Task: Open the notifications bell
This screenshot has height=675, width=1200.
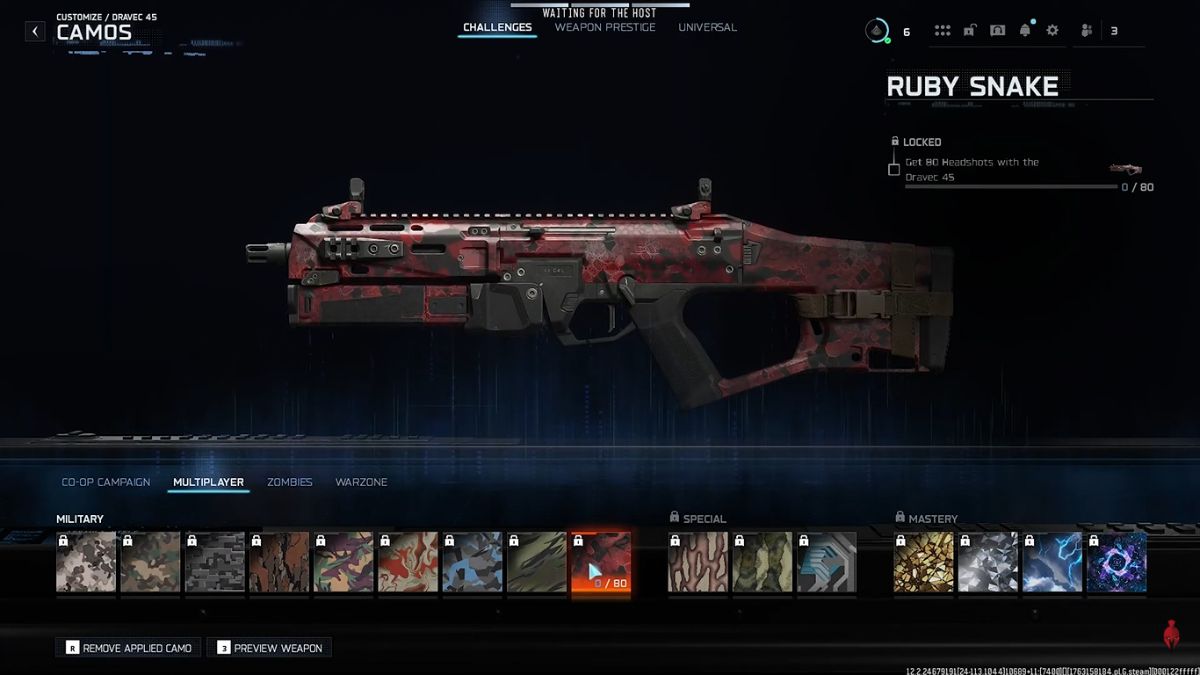Action: click(1025, 31)
